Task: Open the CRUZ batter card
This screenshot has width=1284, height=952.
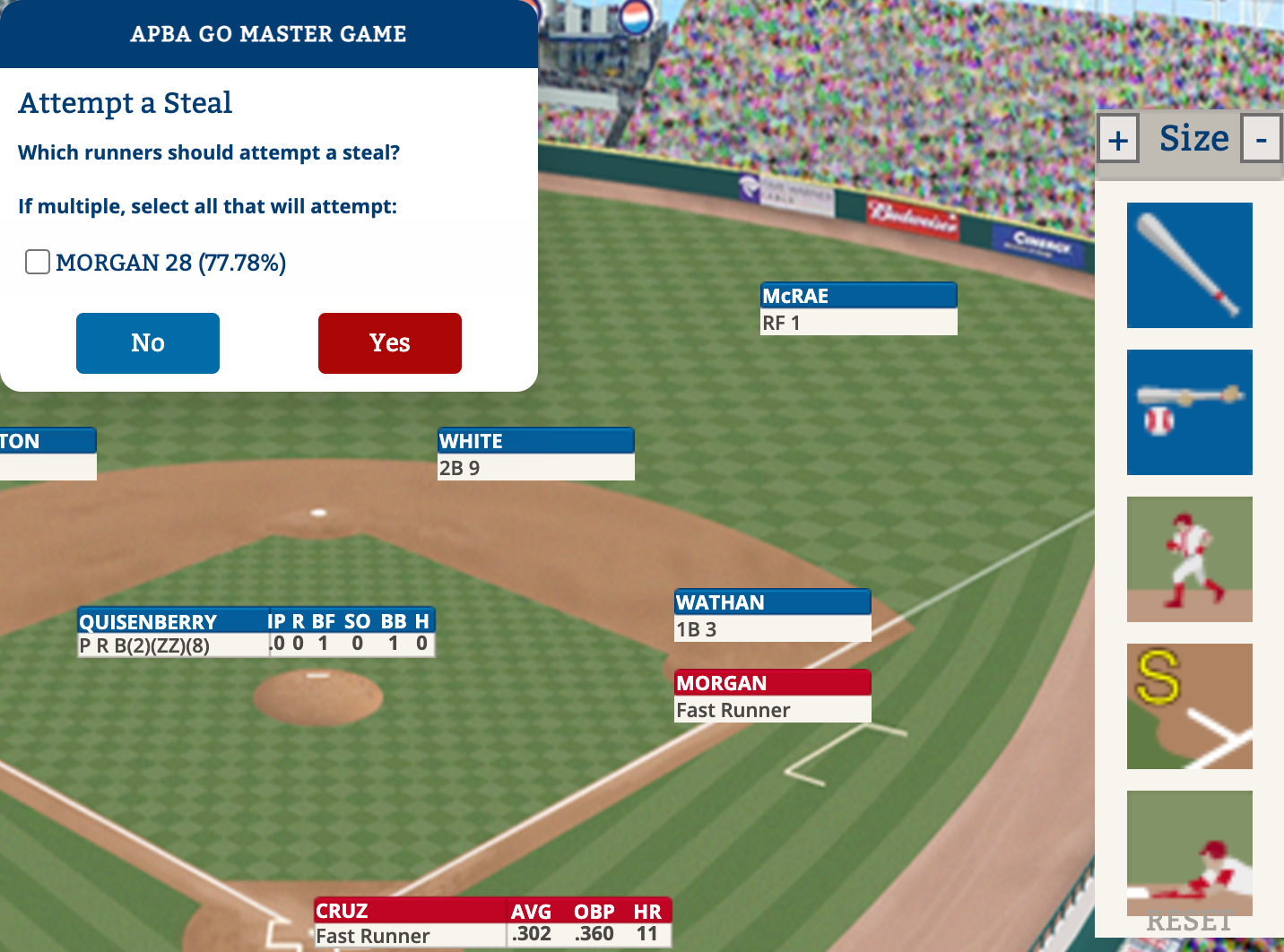Action: point(492,923)
